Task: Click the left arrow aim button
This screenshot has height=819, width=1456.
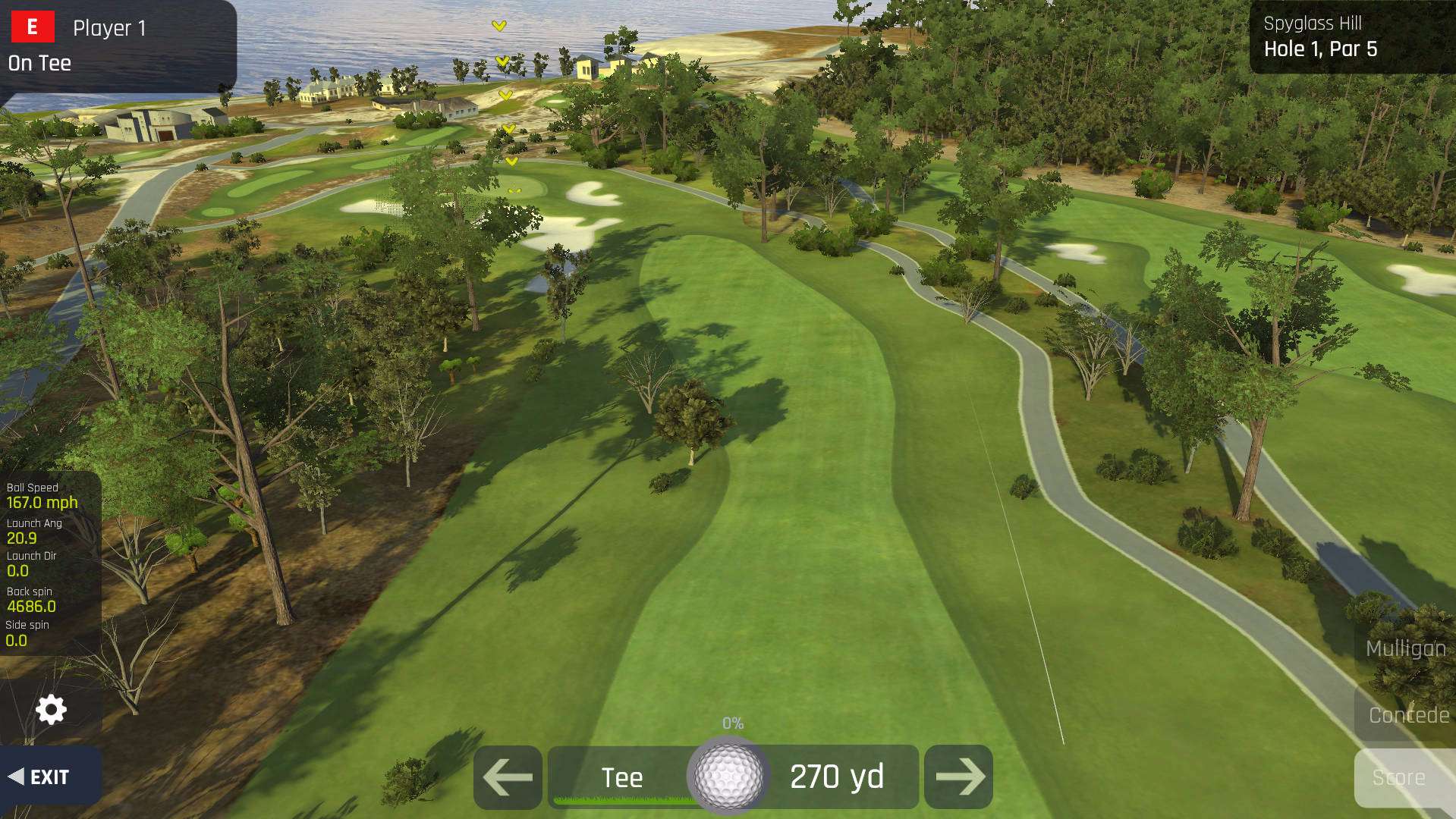Action: (508, 777)
